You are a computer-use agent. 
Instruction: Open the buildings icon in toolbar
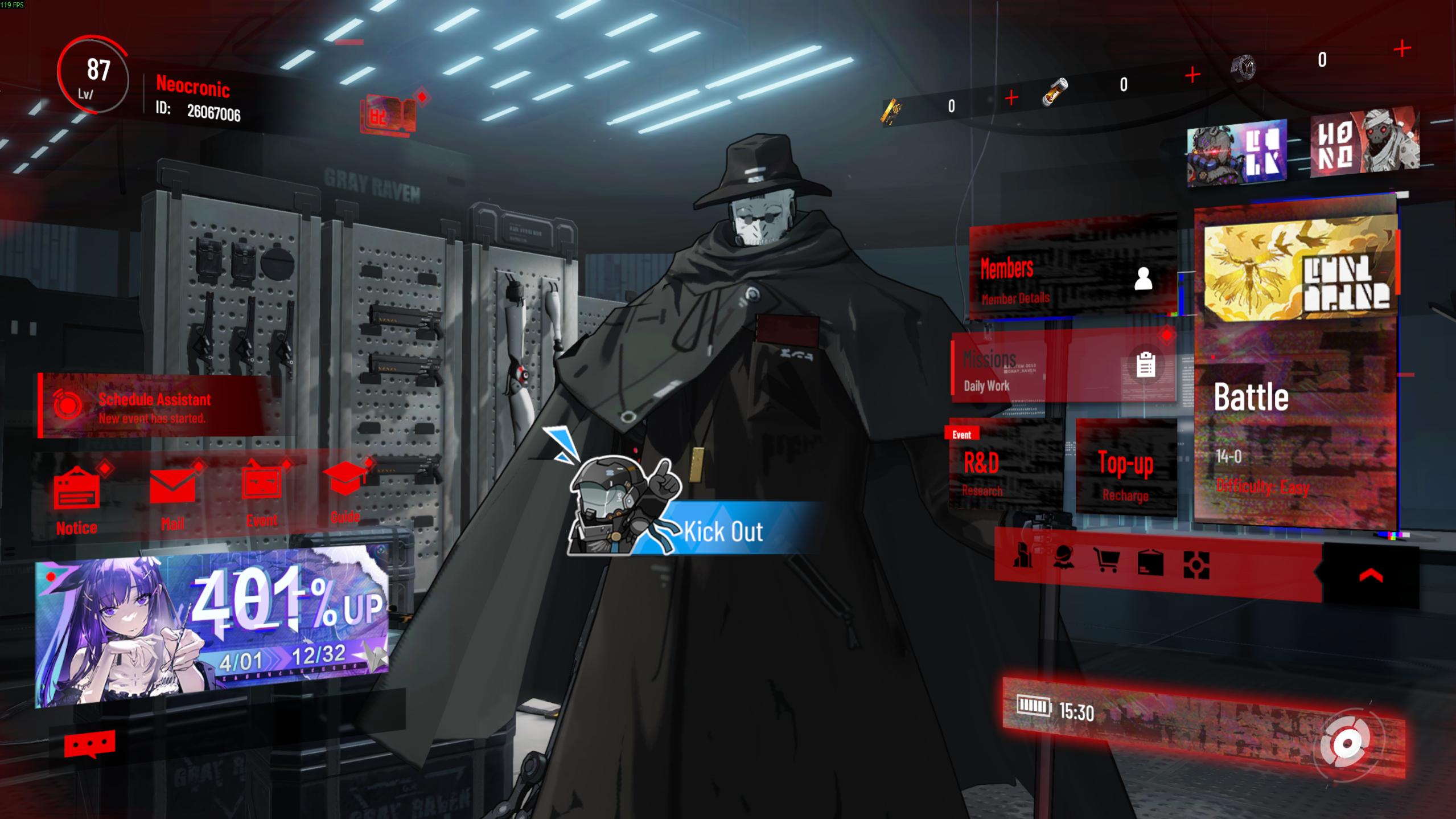coord(1023,556)
